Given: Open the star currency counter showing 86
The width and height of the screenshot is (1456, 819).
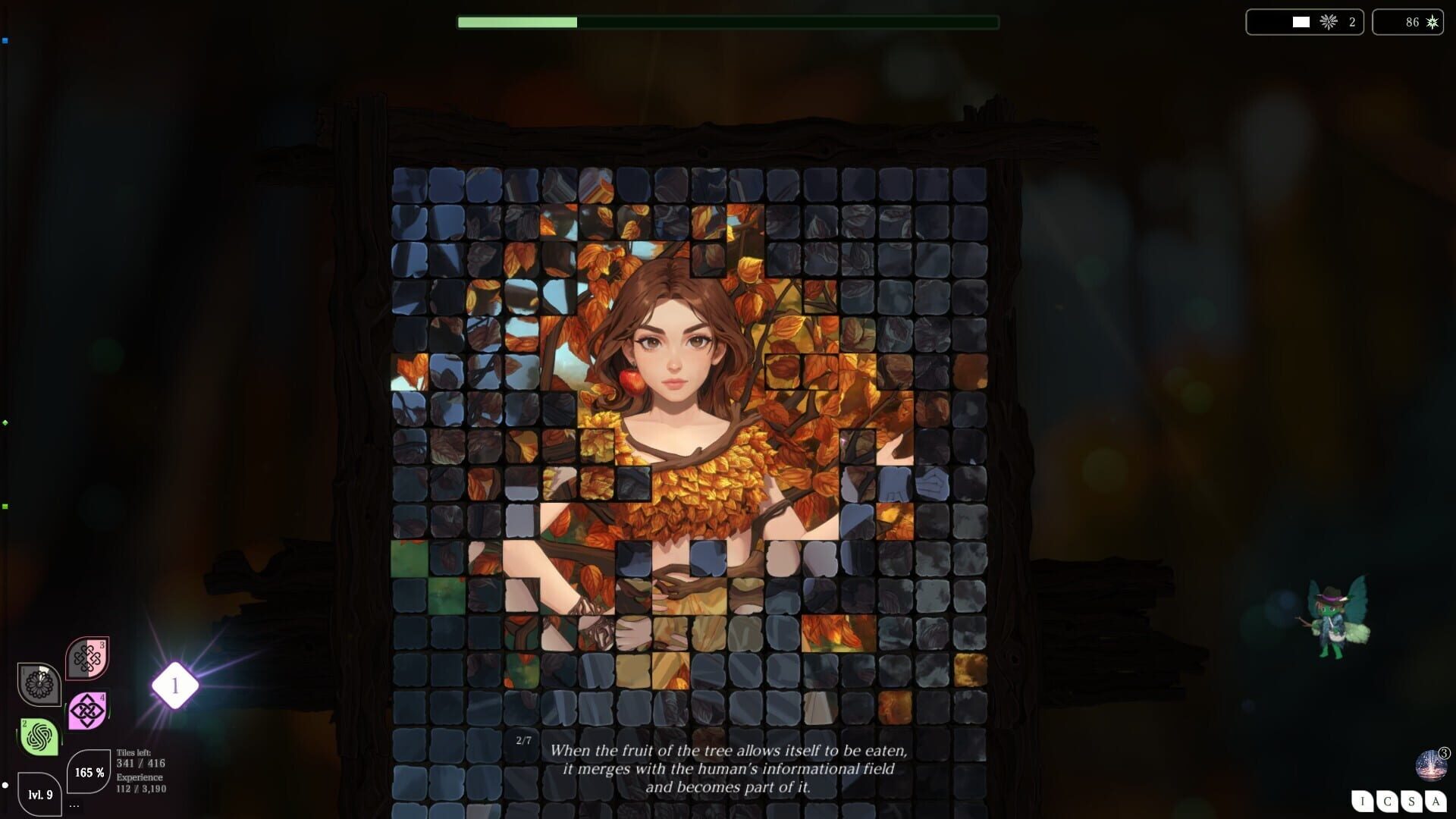Looking at the screenshot, I should (1407, 22).
